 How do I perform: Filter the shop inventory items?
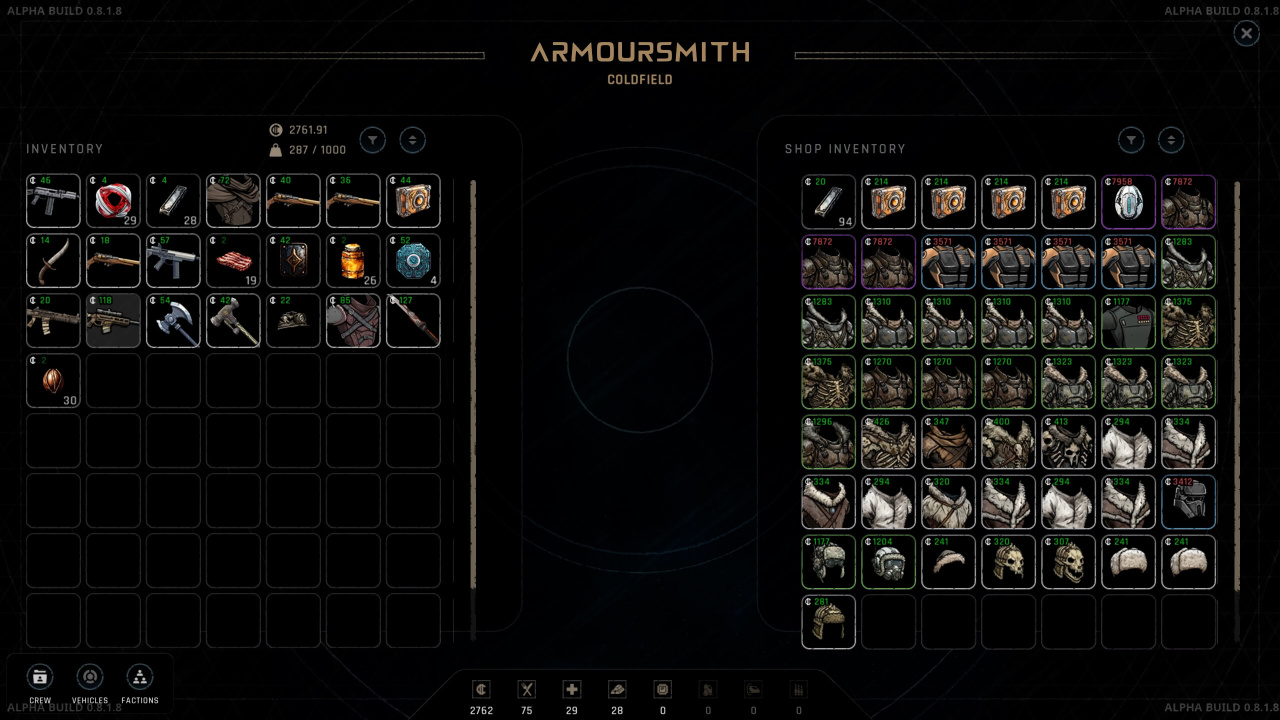(1130, 140)
